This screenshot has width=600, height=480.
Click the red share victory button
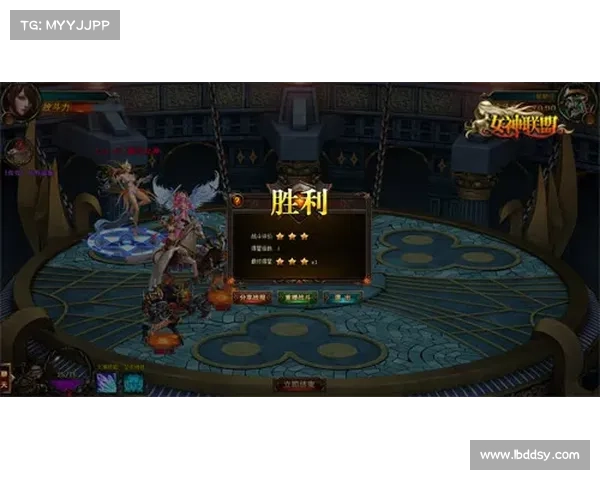pos(252,297)
